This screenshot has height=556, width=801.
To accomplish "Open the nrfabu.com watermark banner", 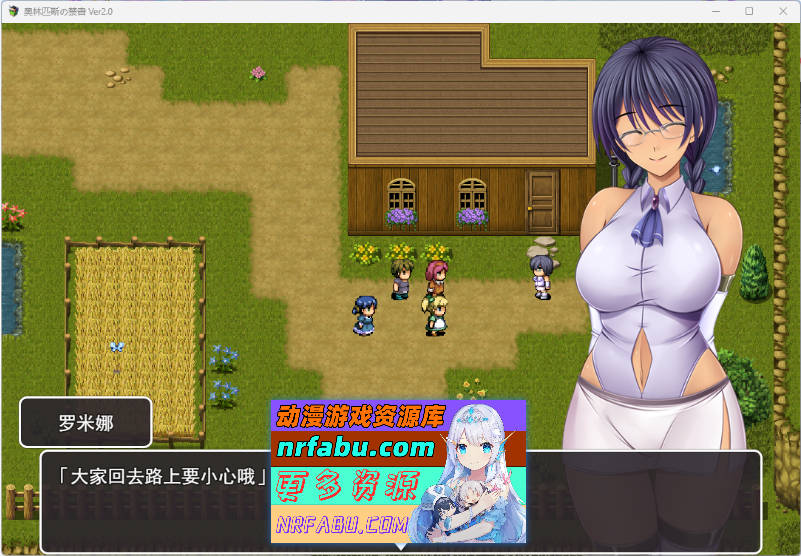I will point(398,472).
